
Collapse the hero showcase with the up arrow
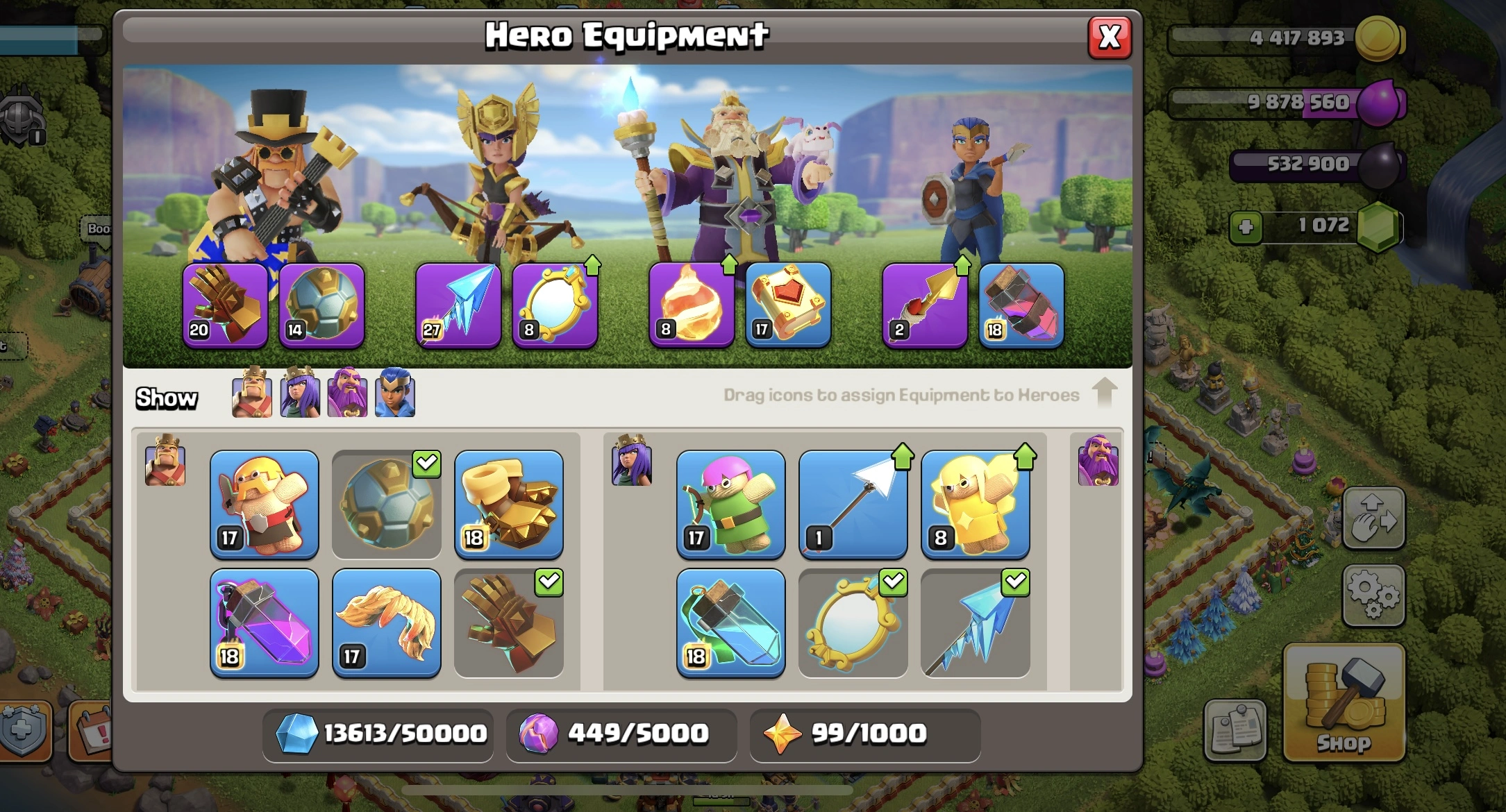1104,394
